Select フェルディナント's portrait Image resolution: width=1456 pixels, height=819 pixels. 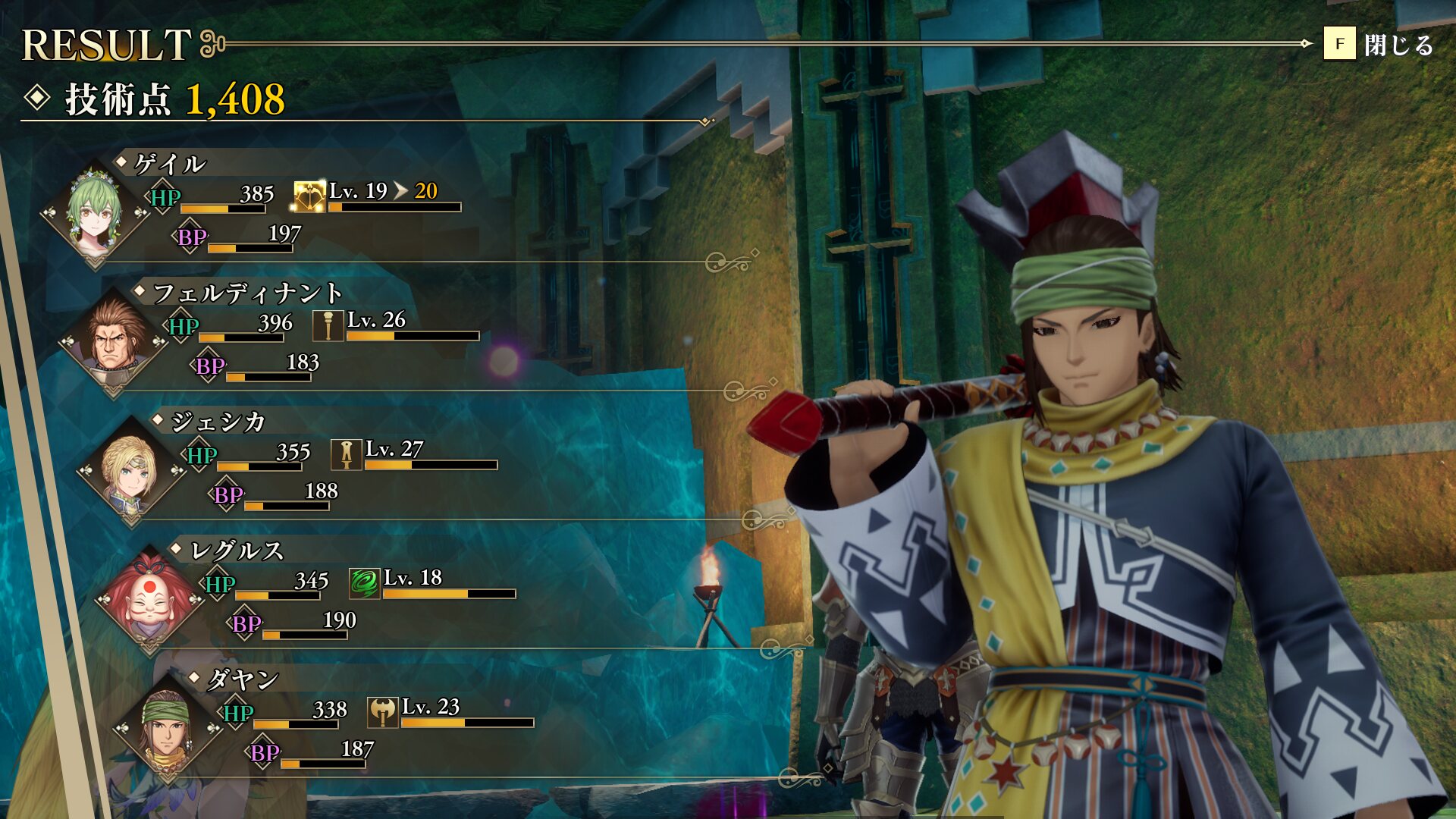(x=113, y=339)
